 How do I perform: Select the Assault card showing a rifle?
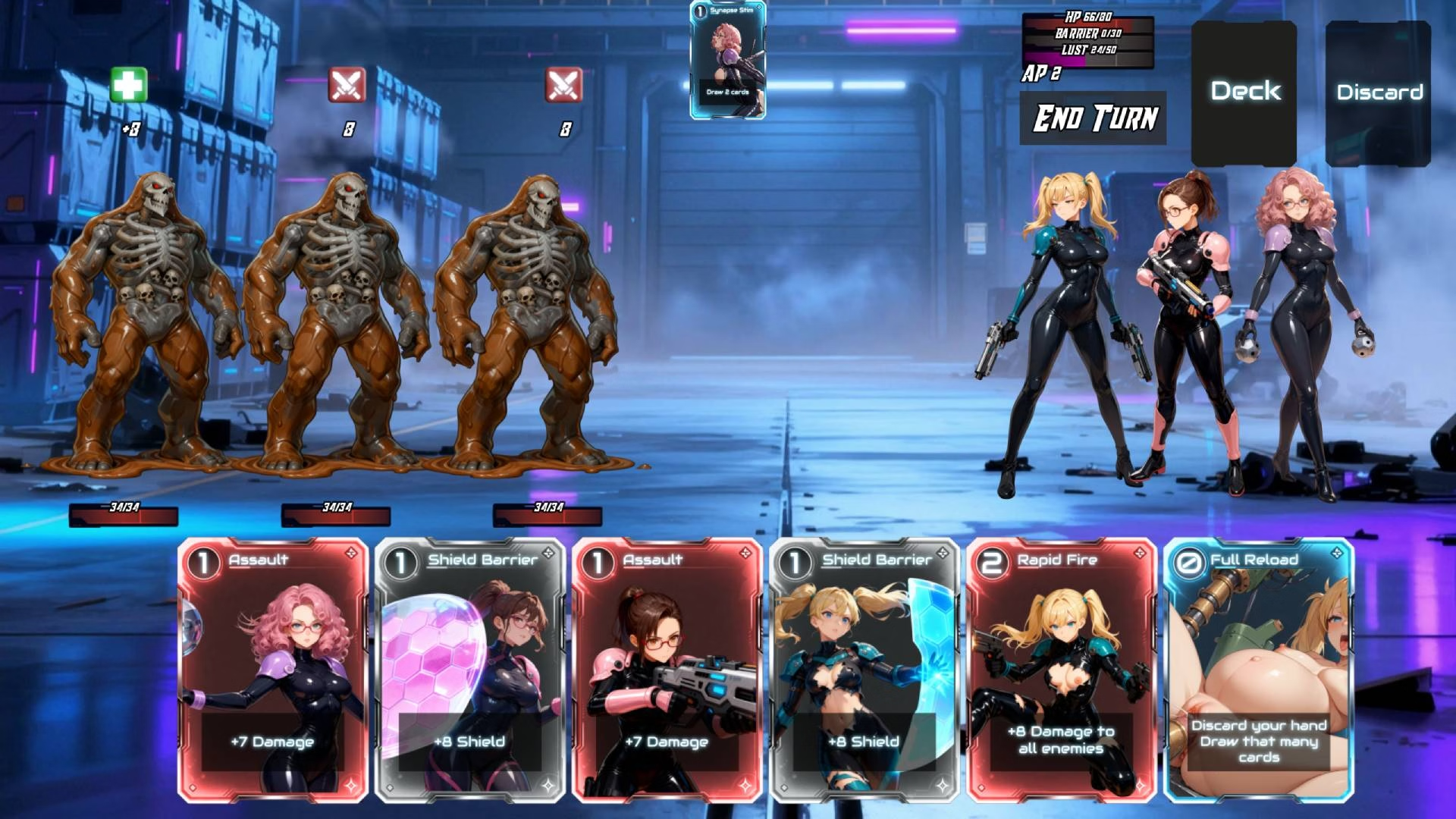point(667,670)
